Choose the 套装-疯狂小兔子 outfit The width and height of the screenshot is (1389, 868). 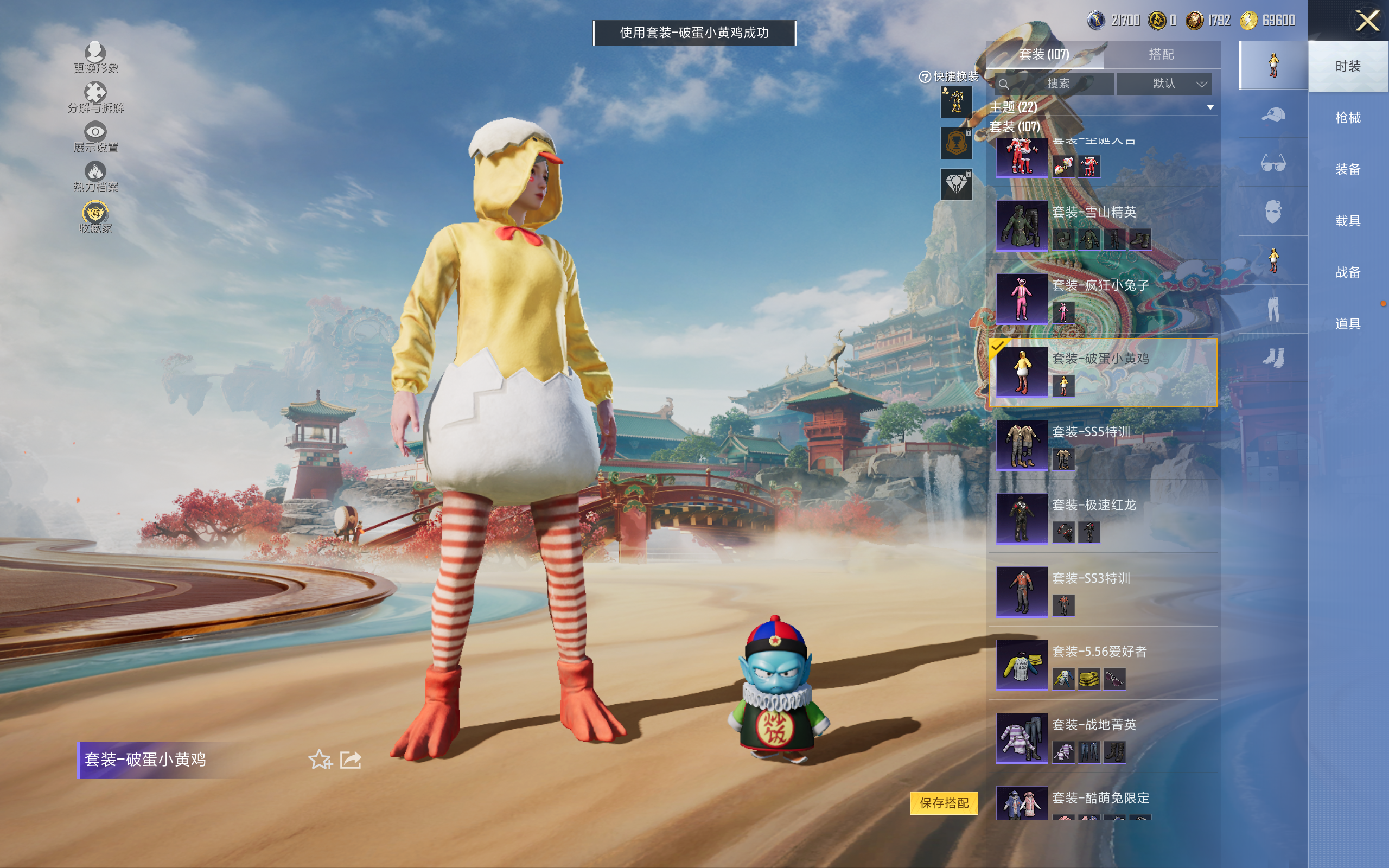(x=1102, y=298)
